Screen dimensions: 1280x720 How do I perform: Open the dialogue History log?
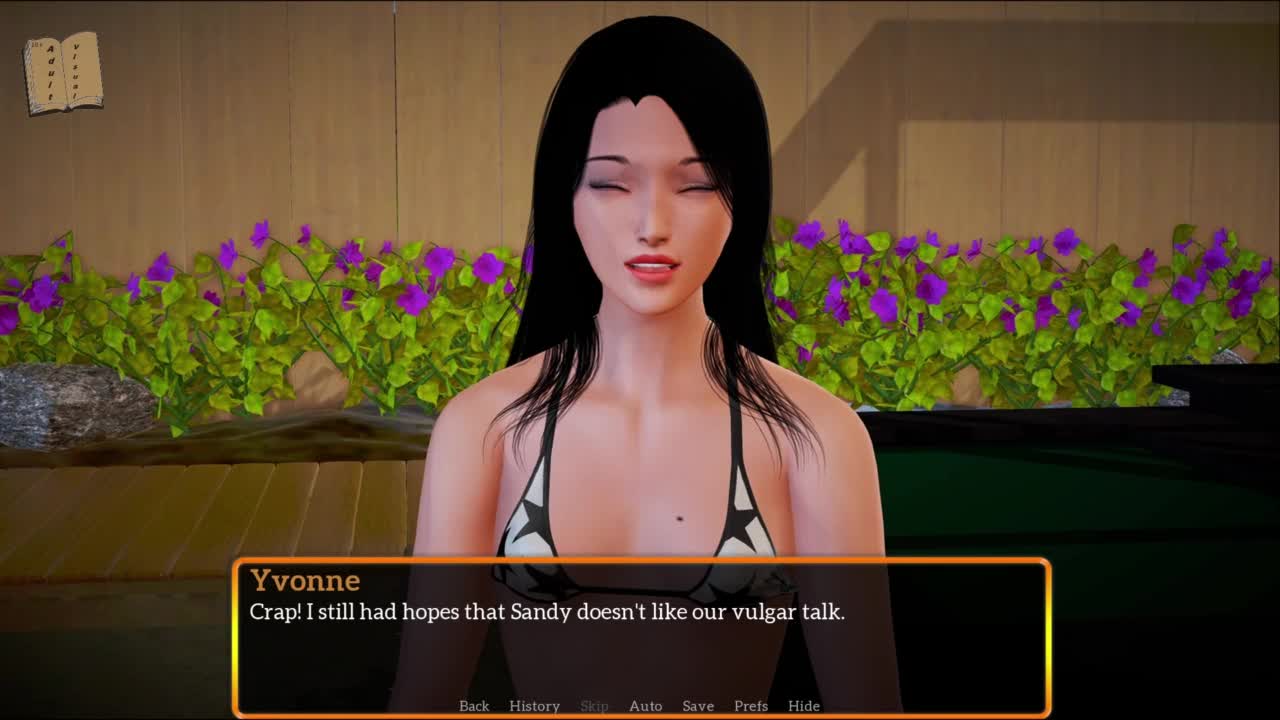point(534,706)
